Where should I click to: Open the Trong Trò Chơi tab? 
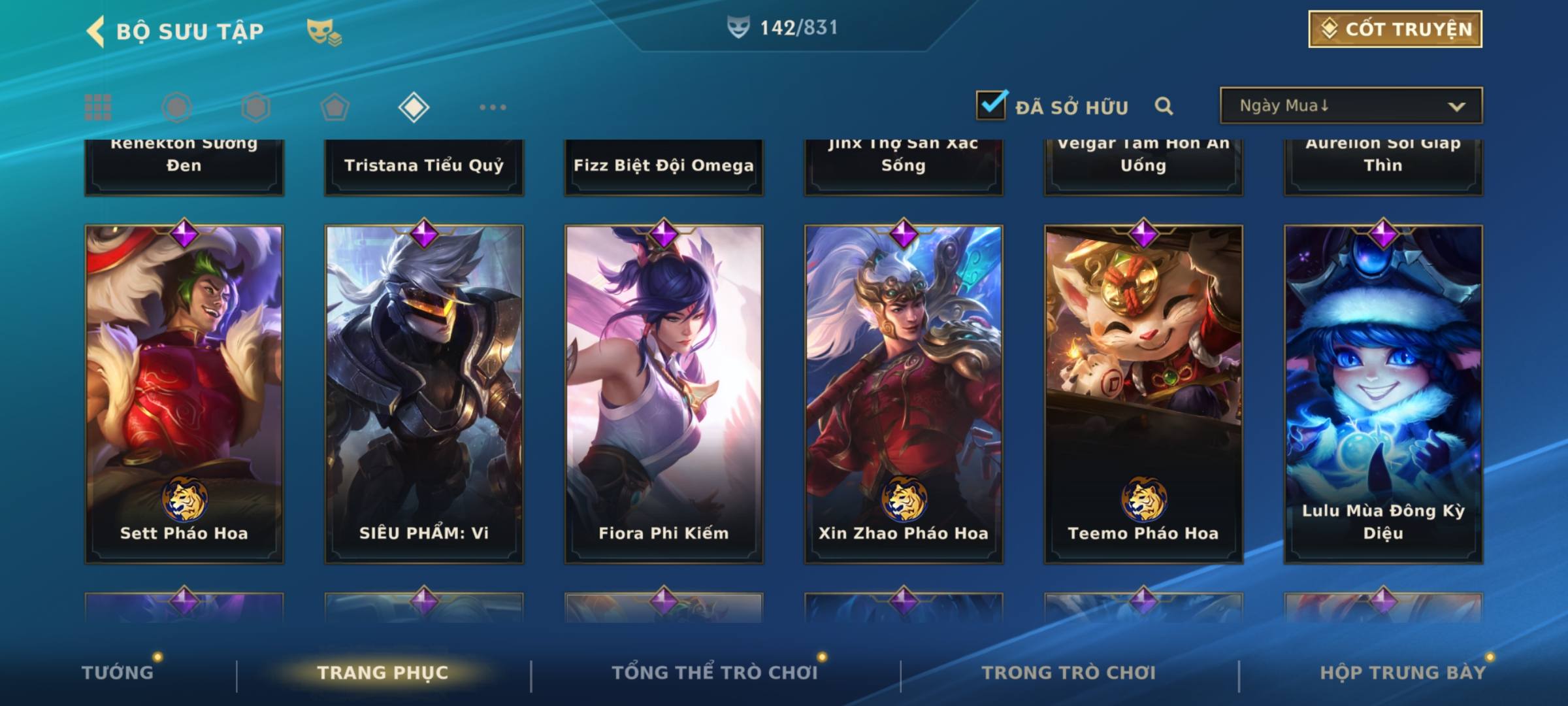pyautogui.click(x=1069, y=673)
